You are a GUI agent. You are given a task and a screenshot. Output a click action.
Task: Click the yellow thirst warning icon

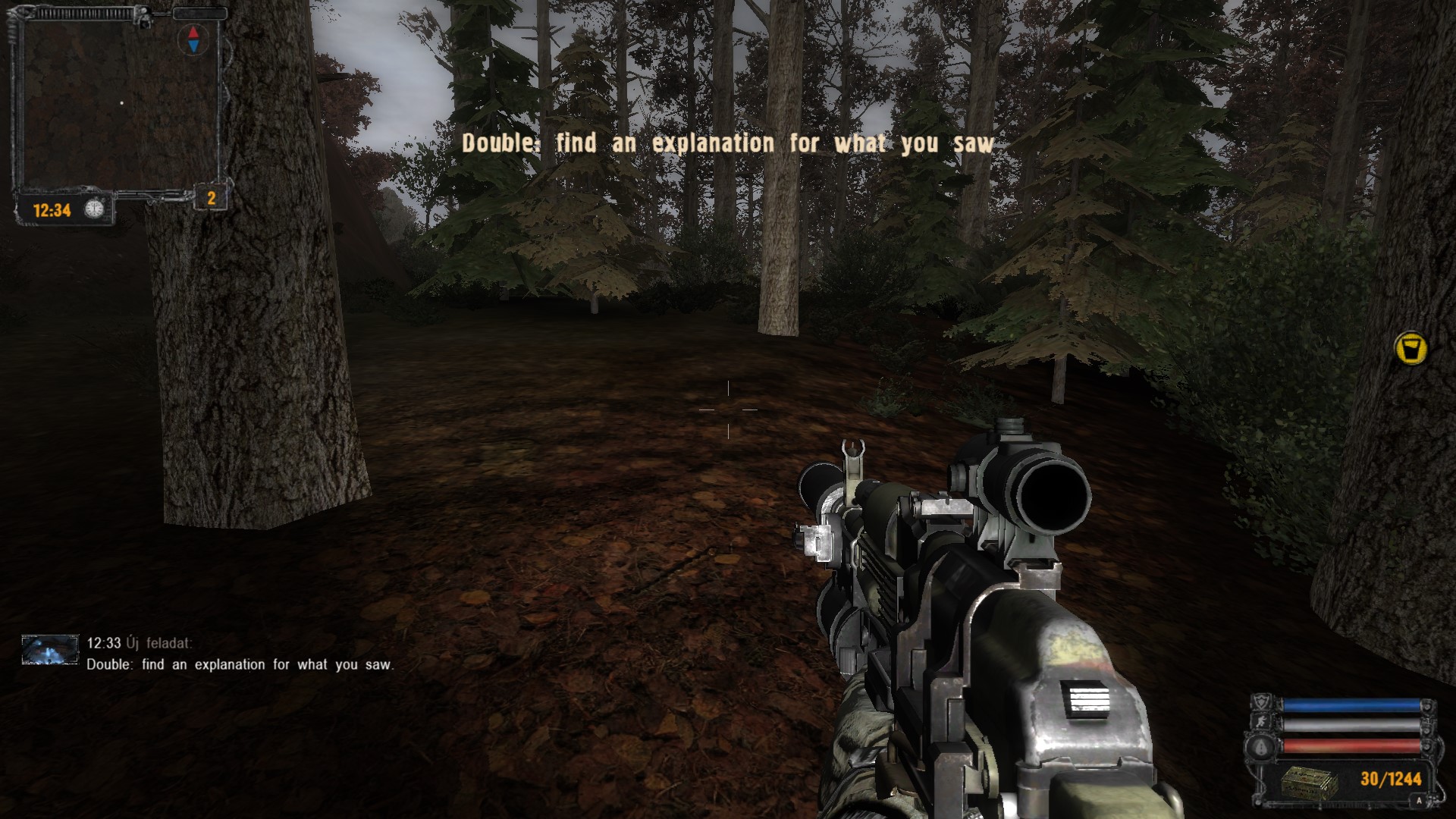click(x=1410, y=349)
